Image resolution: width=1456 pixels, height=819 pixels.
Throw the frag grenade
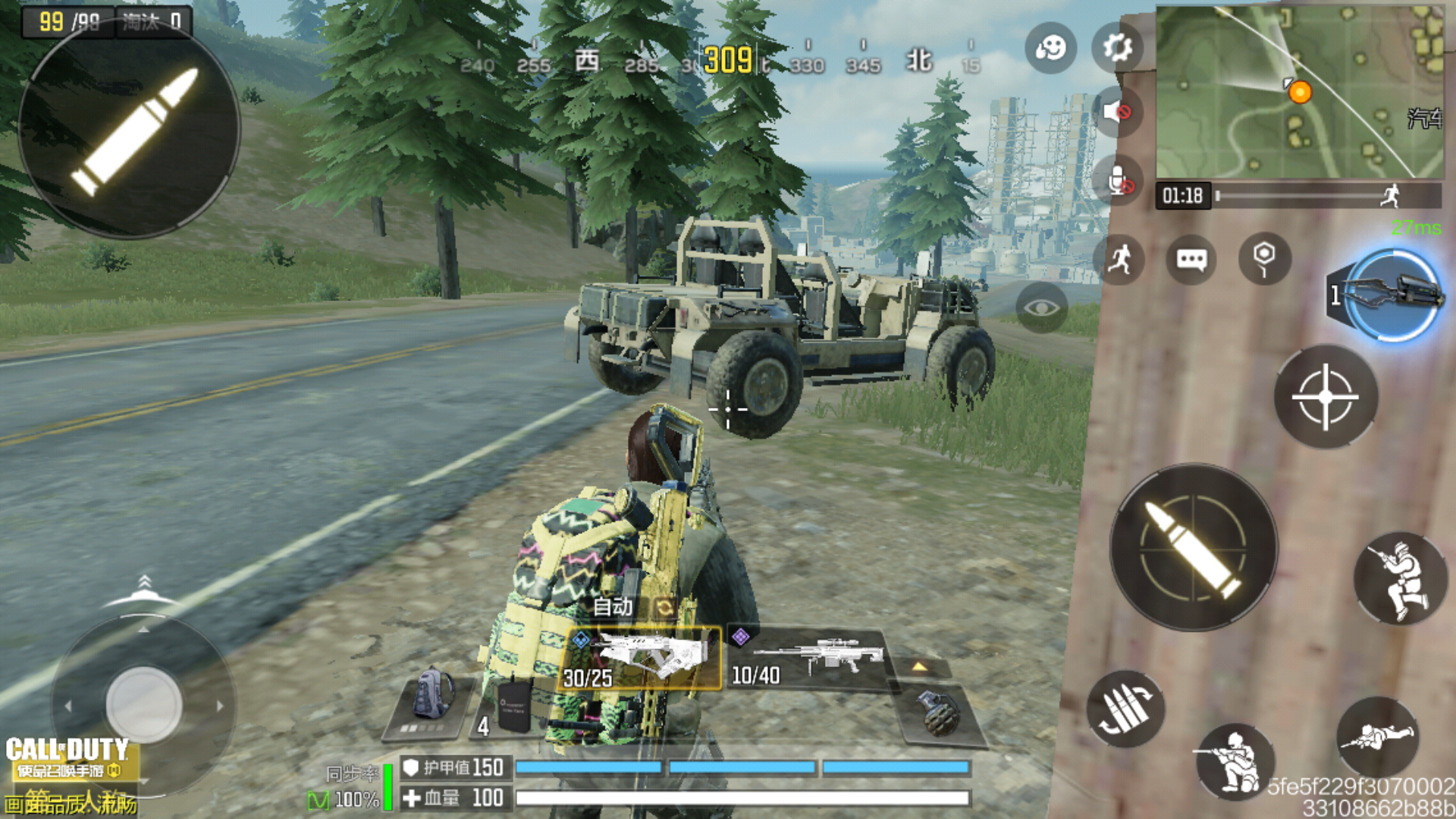(x=939, y=711)
